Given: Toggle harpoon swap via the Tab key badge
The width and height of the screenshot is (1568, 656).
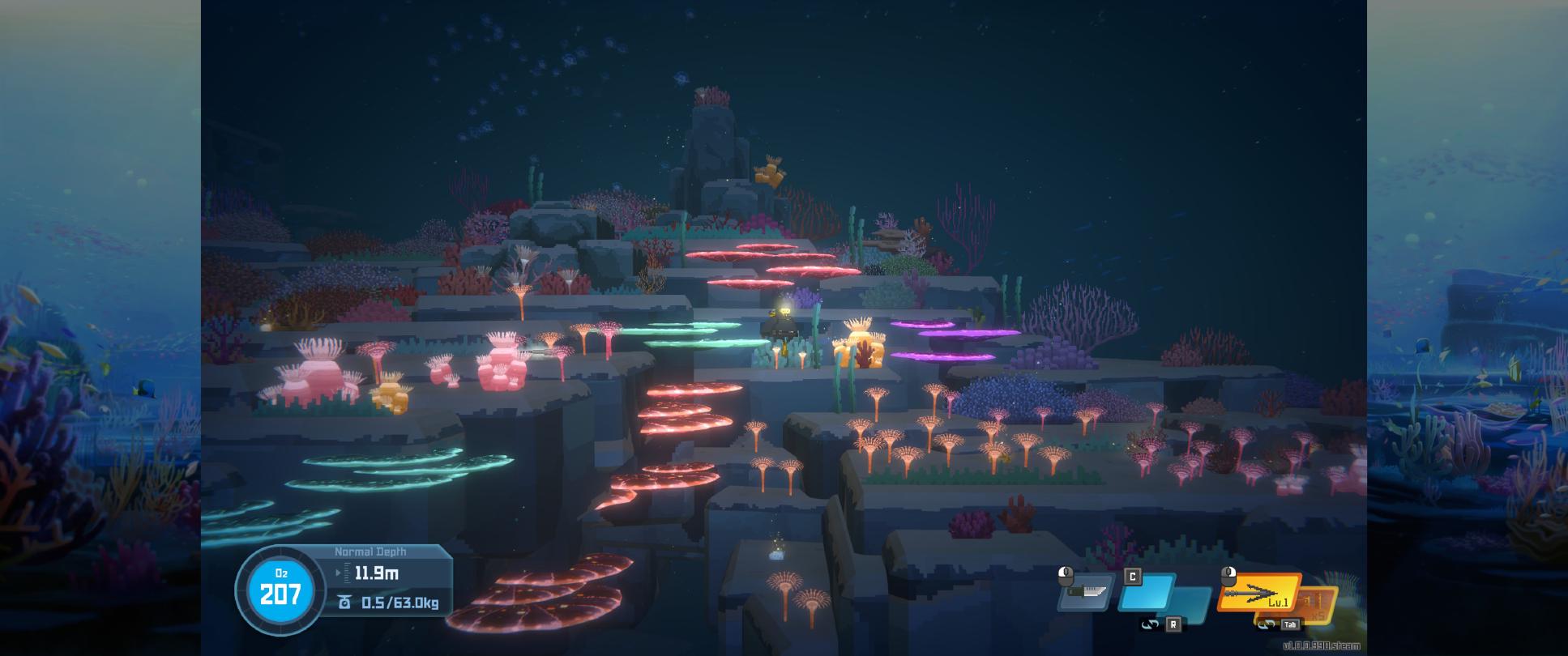Looking at the screenshot, I should pyautogui.click(x=1291, y=624).
